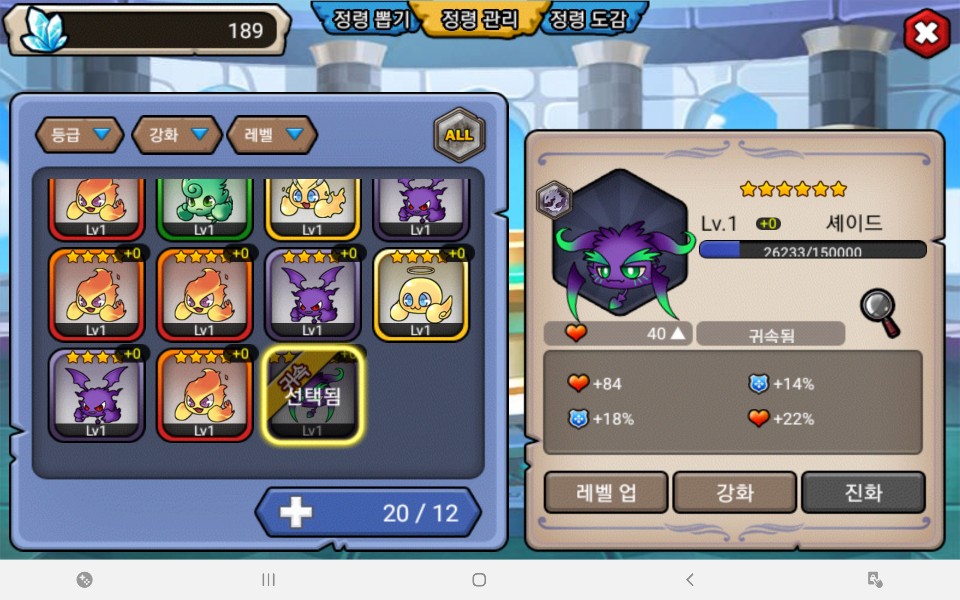Image resolution: width=960 pixels, height=600 pixels.
Task: Open the 등급 filter dropdown
Action: coord(80,134)
